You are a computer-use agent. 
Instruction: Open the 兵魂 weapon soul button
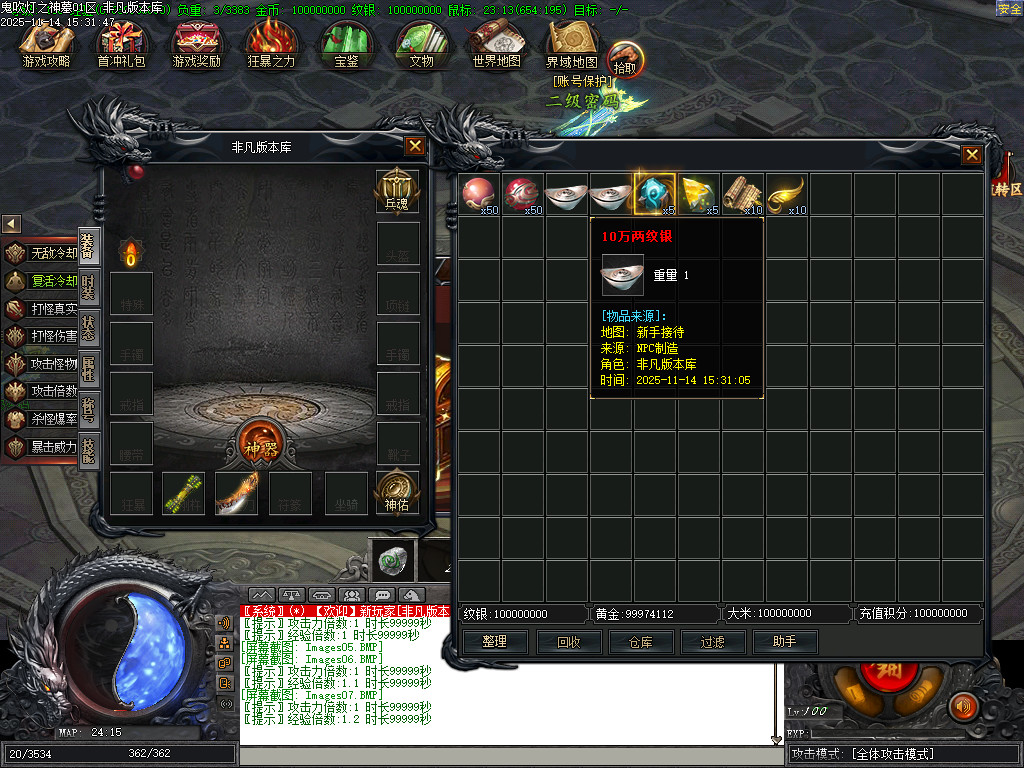coord(396,190)
